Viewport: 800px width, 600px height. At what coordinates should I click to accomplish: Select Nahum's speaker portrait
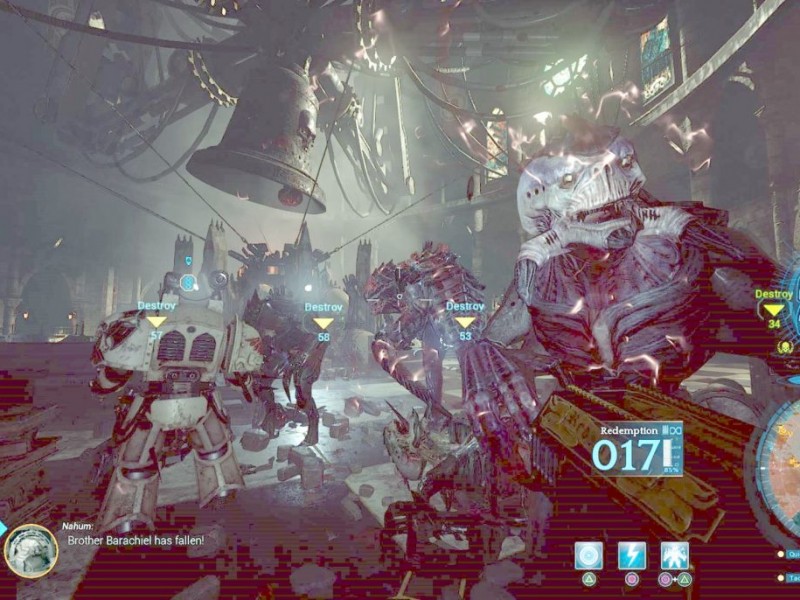(x=31, y=551)
